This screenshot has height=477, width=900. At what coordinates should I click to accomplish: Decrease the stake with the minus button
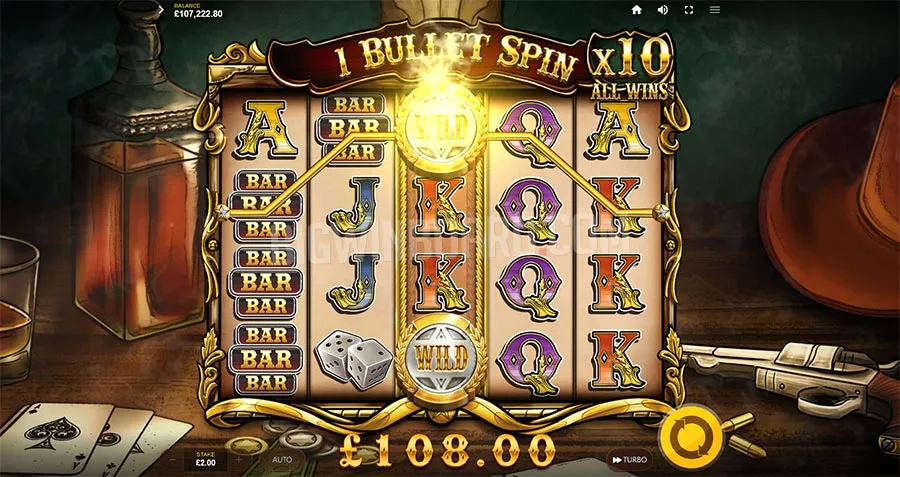coord(171,460)
